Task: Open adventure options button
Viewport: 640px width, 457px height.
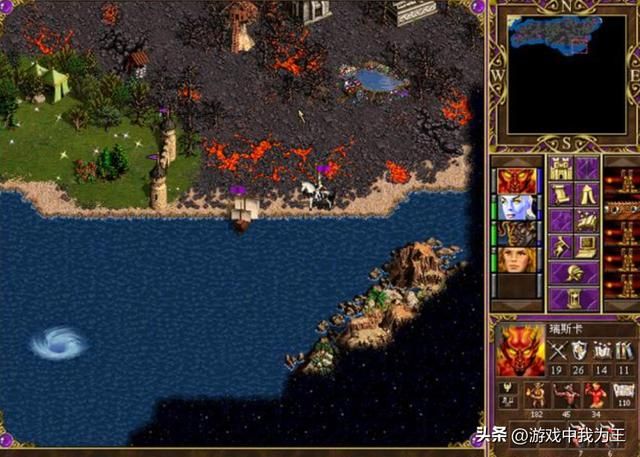Action: pyautogui.click(x=561, y=246)
